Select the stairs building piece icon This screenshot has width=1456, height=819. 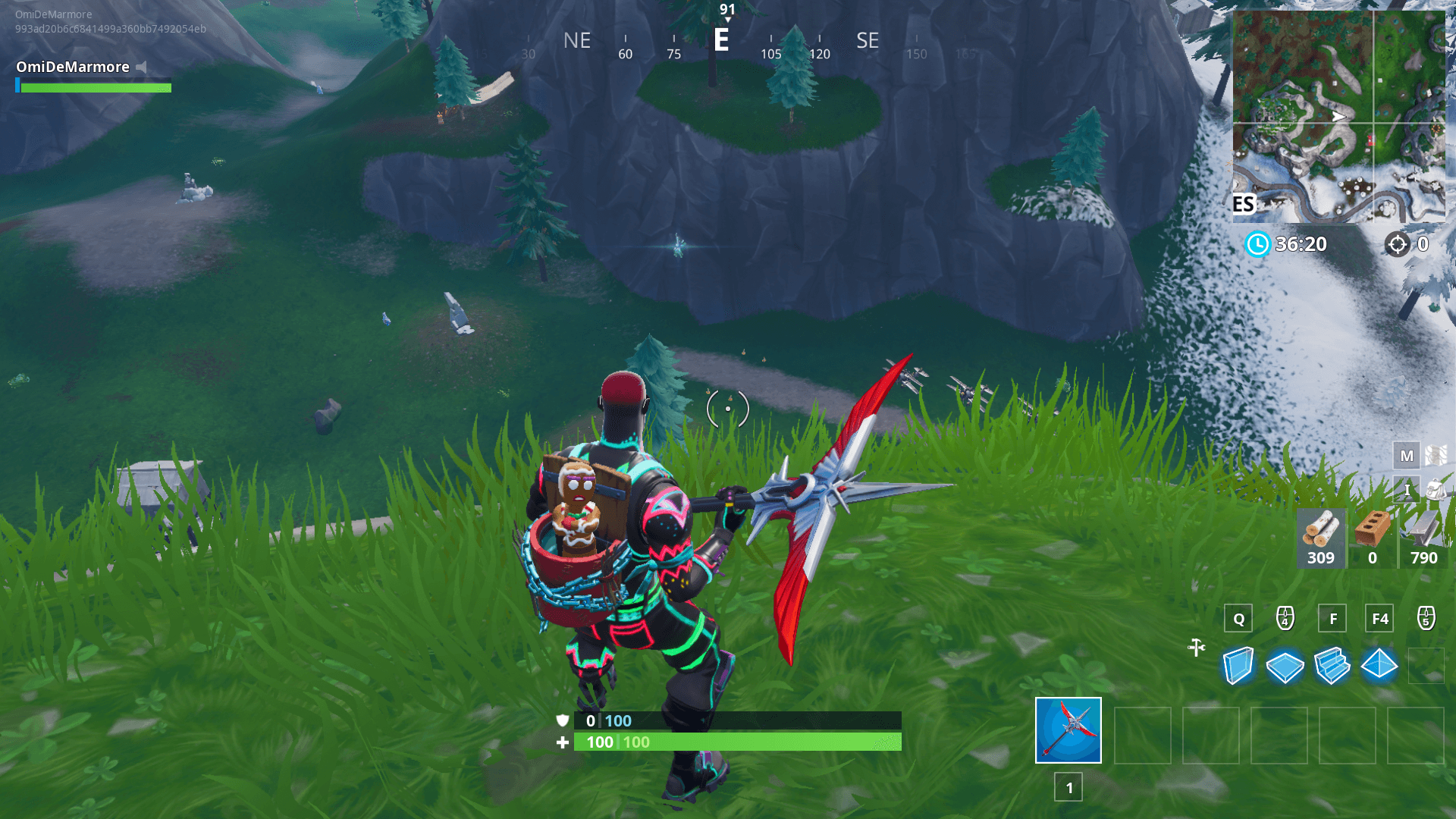pyautogui.click(x=1332, y=666)
